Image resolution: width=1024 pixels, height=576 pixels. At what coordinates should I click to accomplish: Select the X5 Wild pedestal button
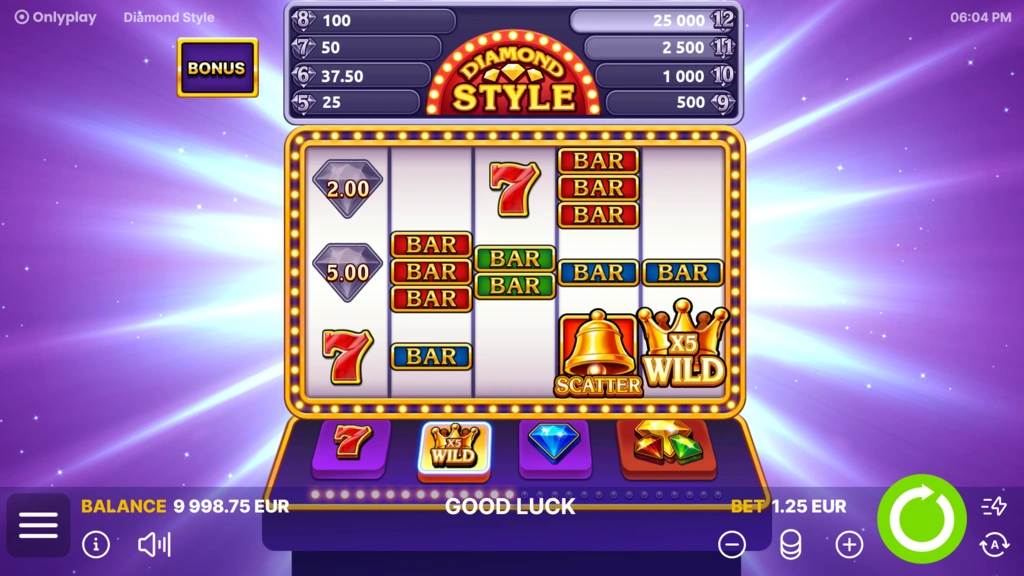(x=454, y=446)
